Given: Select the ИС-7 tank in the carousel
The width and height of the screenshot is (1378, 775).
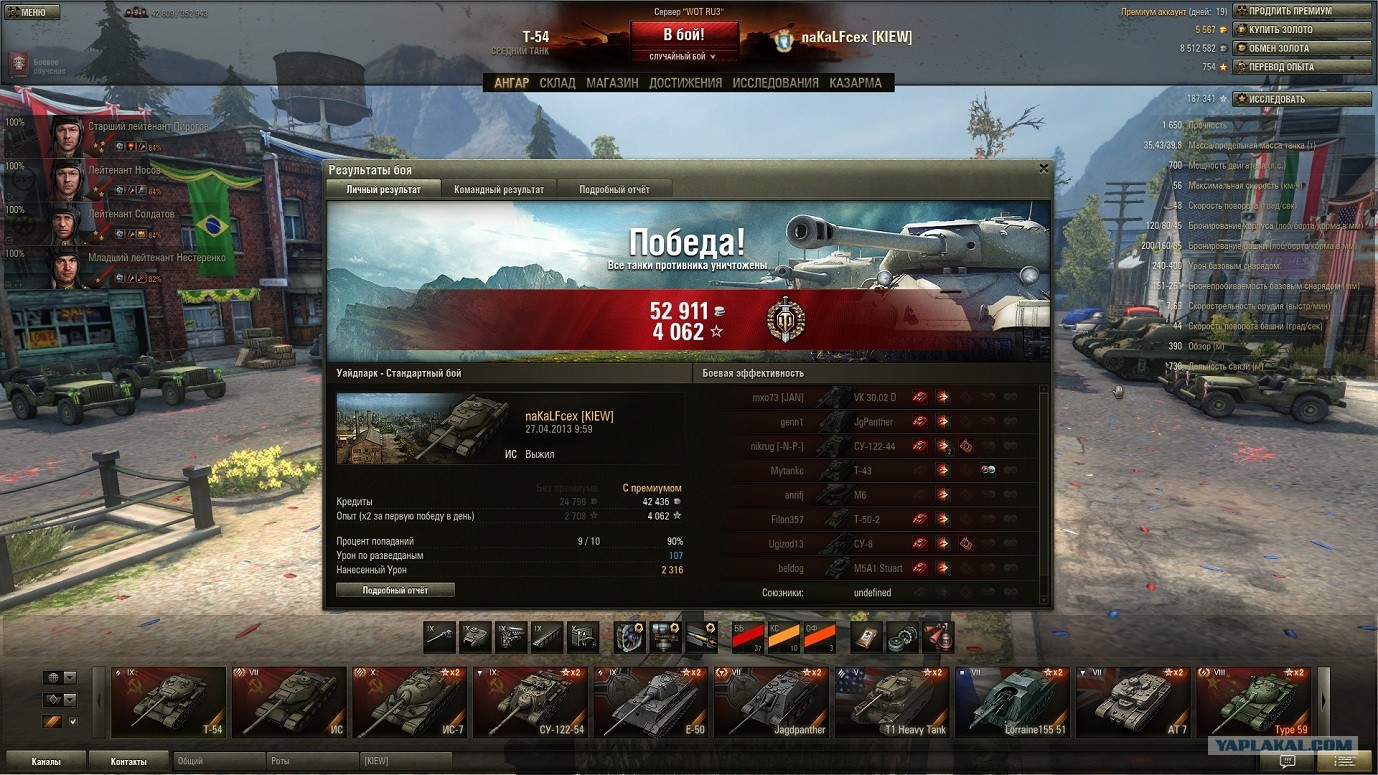Looking at the screenshot, I should coord(409,702).
